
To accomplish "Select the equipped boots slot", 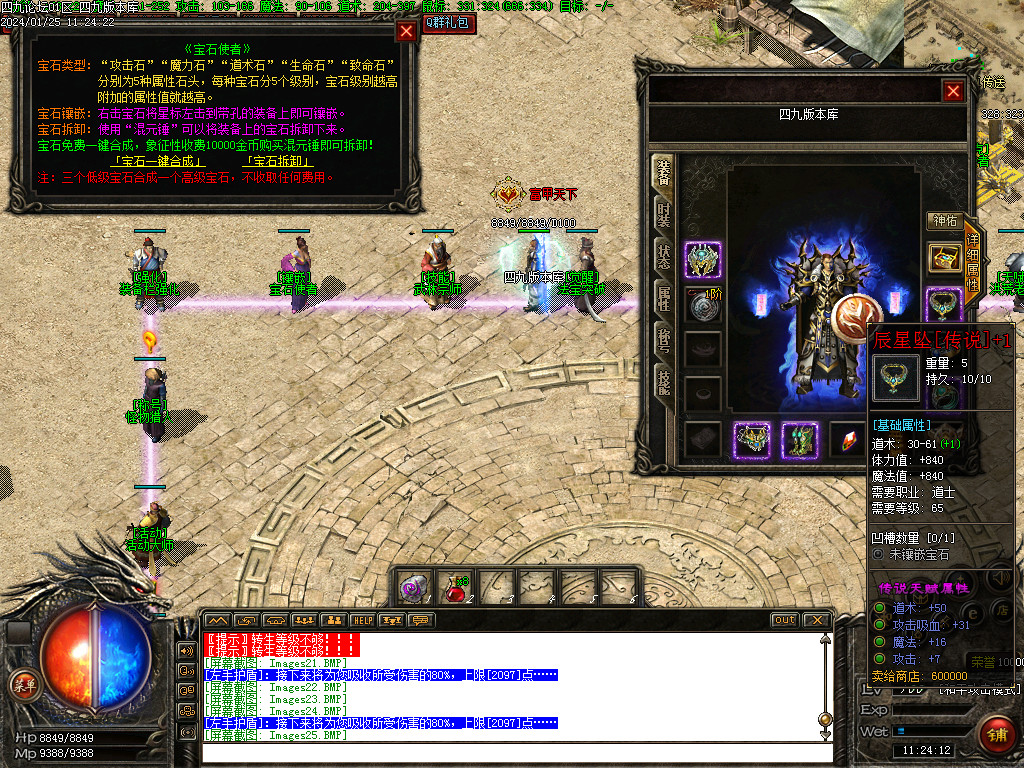I will pos(800,440).
